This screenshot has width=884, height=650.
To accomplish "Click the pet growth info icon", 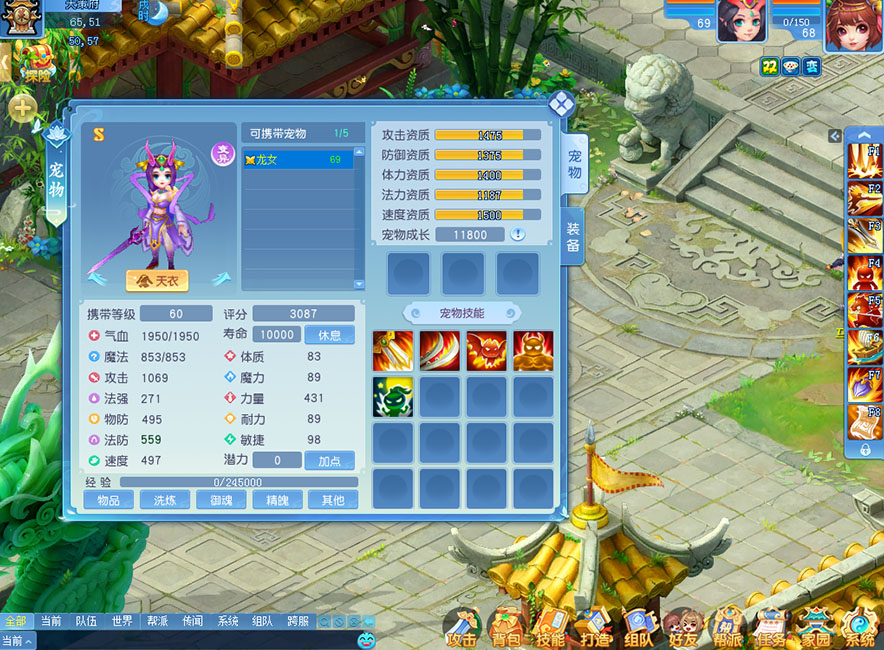I will (x=518, y=235).
